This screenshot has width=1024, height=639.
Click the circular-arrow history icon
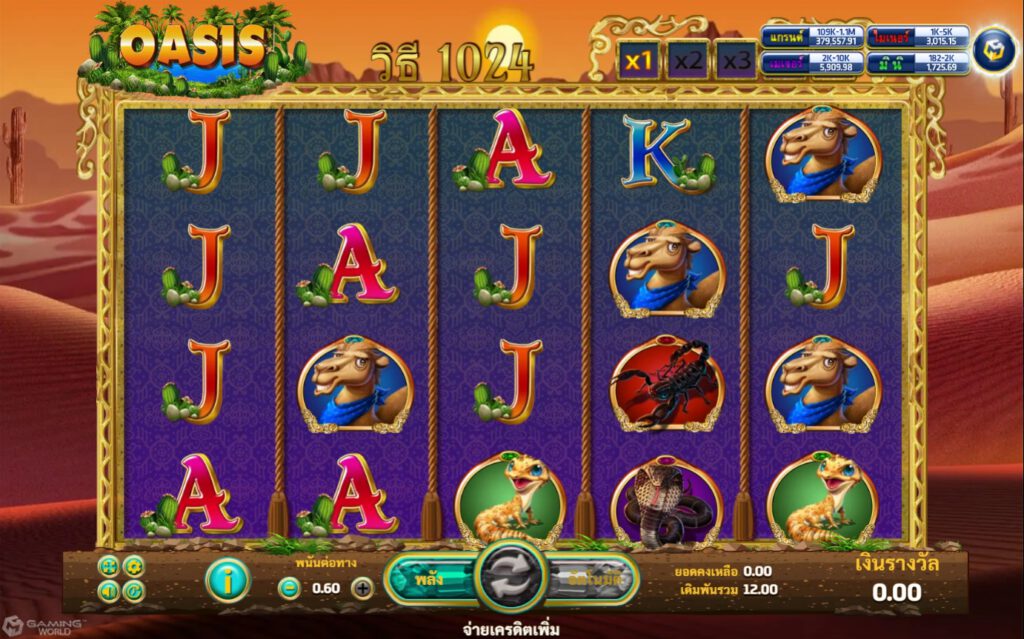pyautogui.click(x=133, y=591)
